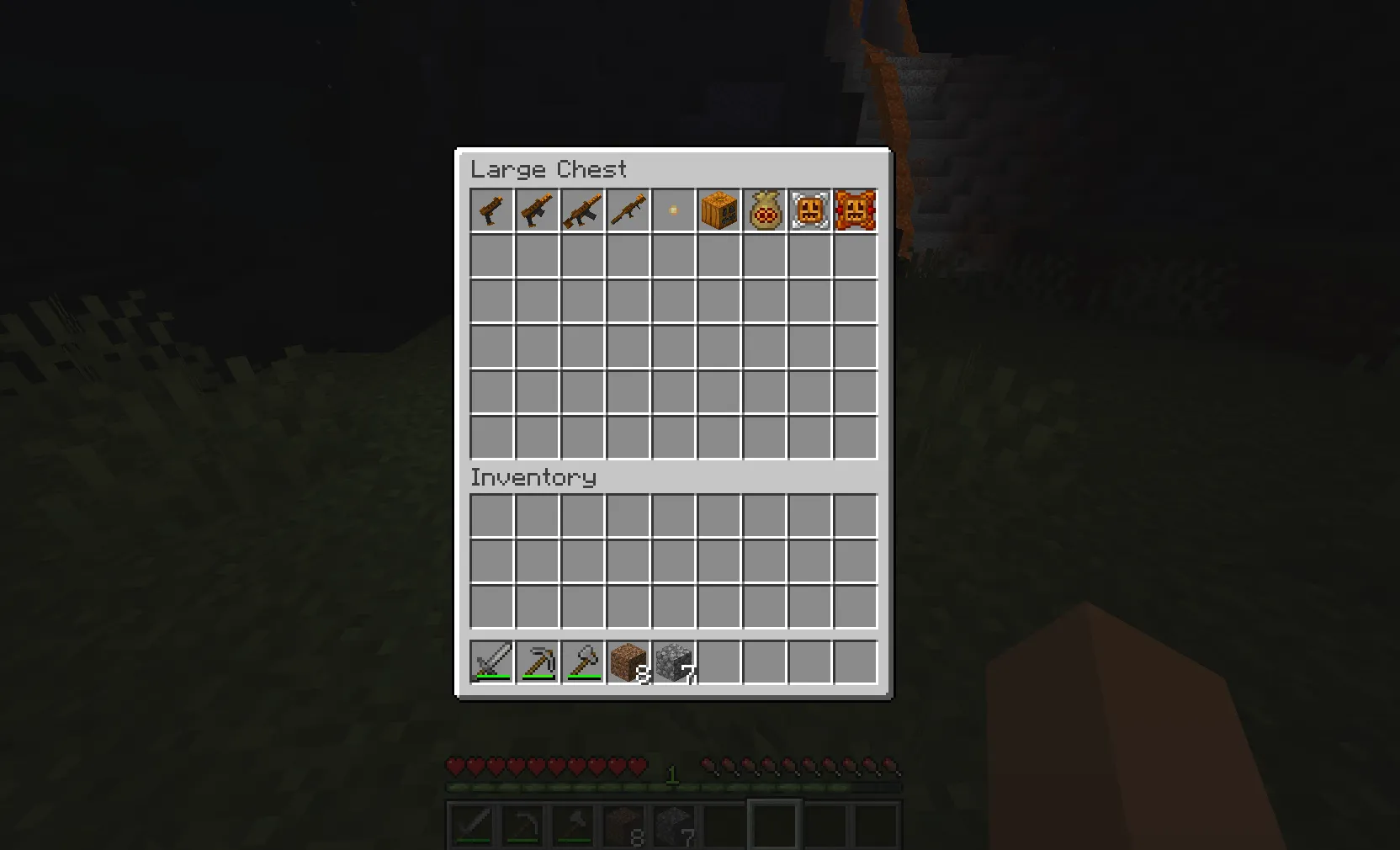Viewport: 1400px width, 850px height.
Task: Click the stack of 8 dirt blocks
Action: coord(628,662)
